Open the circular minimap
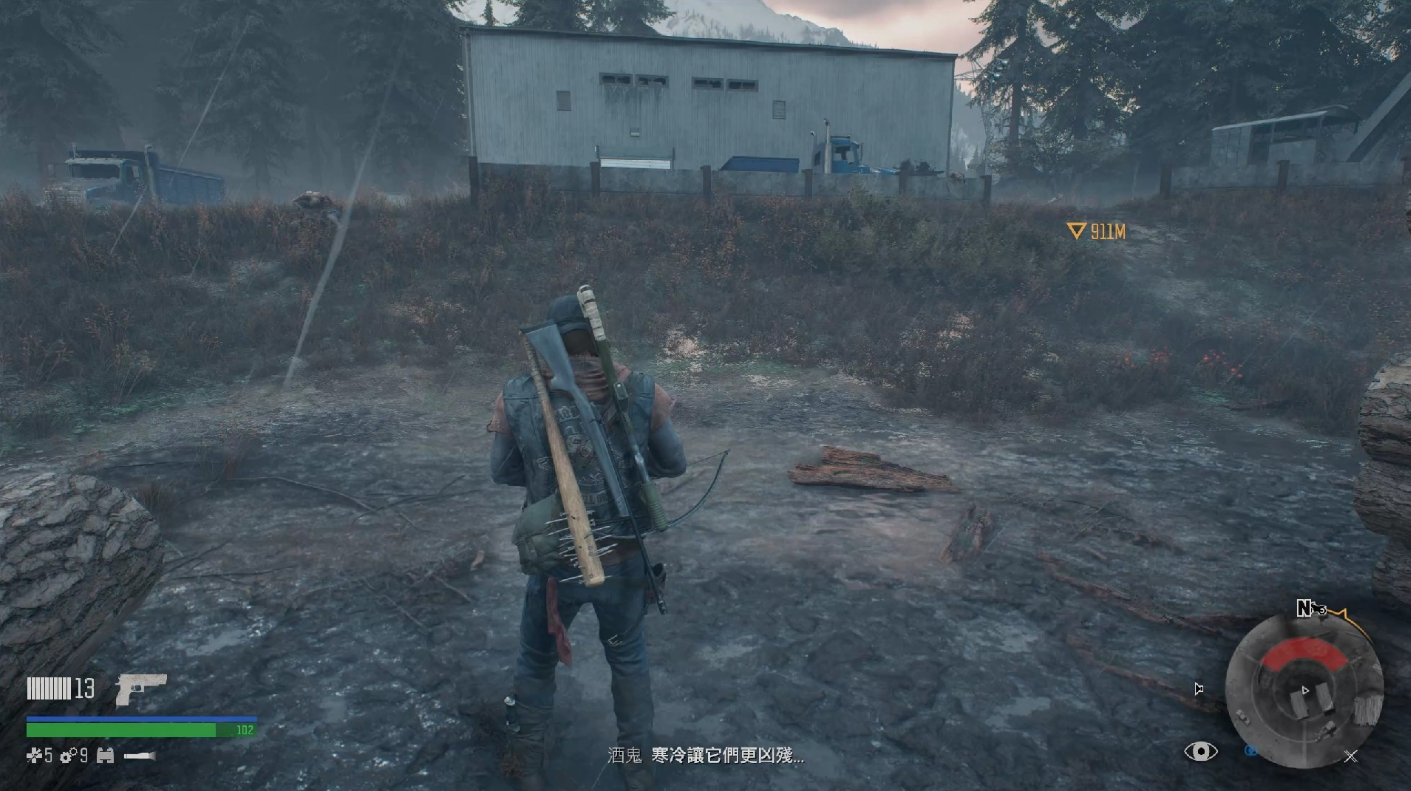 pos(1304,691)
